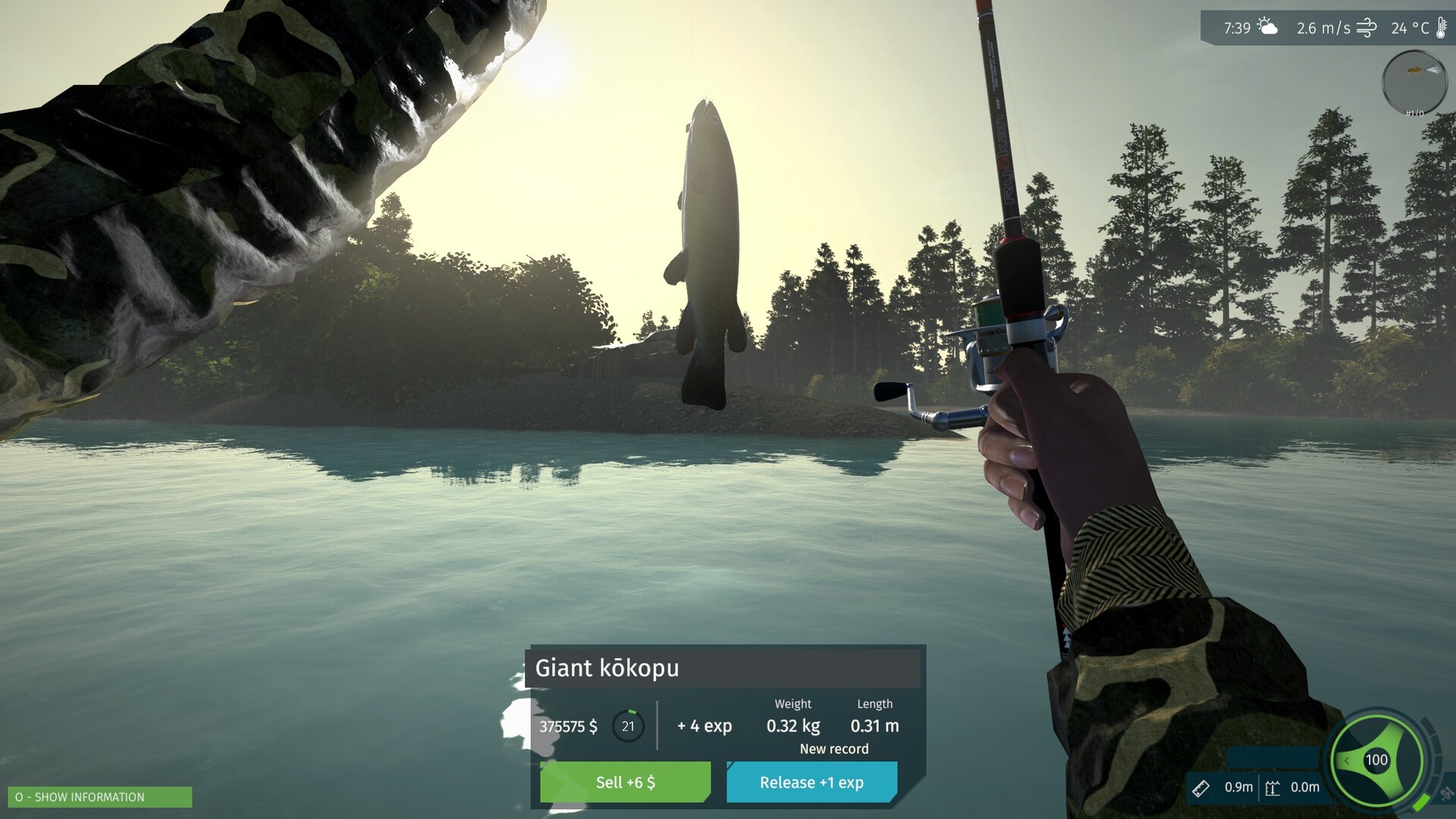Viewport: 1456px width, 819px height.
Task: Click the Weight value 0.32 kg
Action: click(x=792, y=726)
